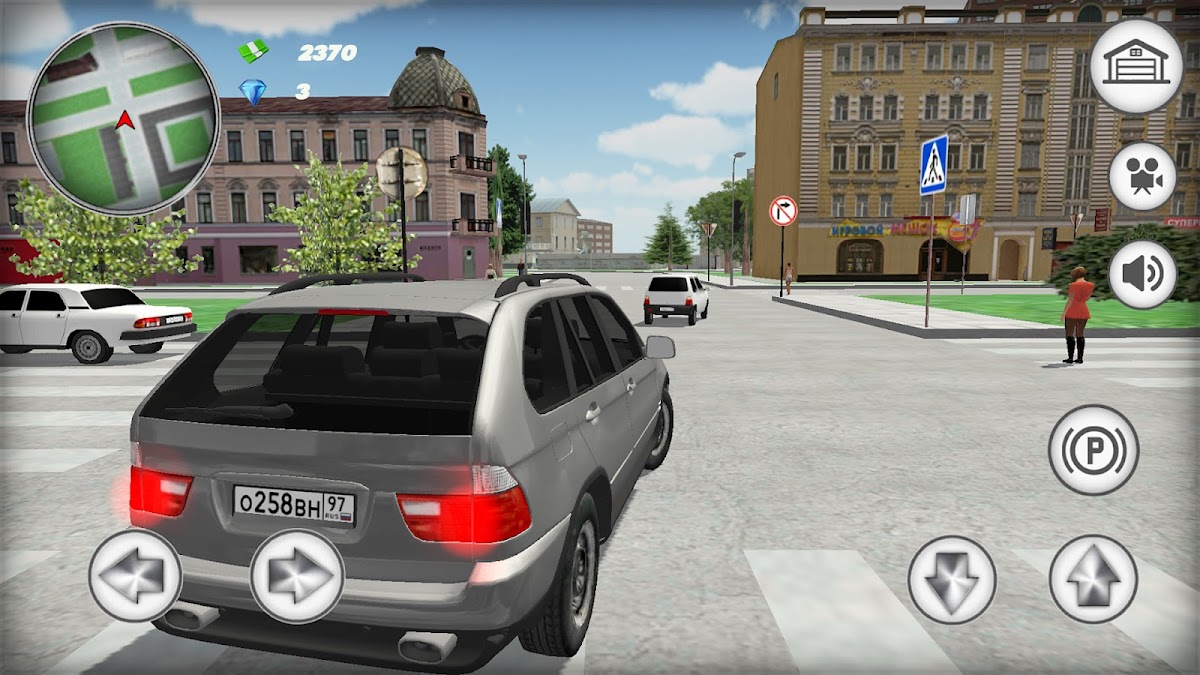The image size is (1200, 675).
Task: Hit the up arrow gas pedal
Action: coord(1093,579)
